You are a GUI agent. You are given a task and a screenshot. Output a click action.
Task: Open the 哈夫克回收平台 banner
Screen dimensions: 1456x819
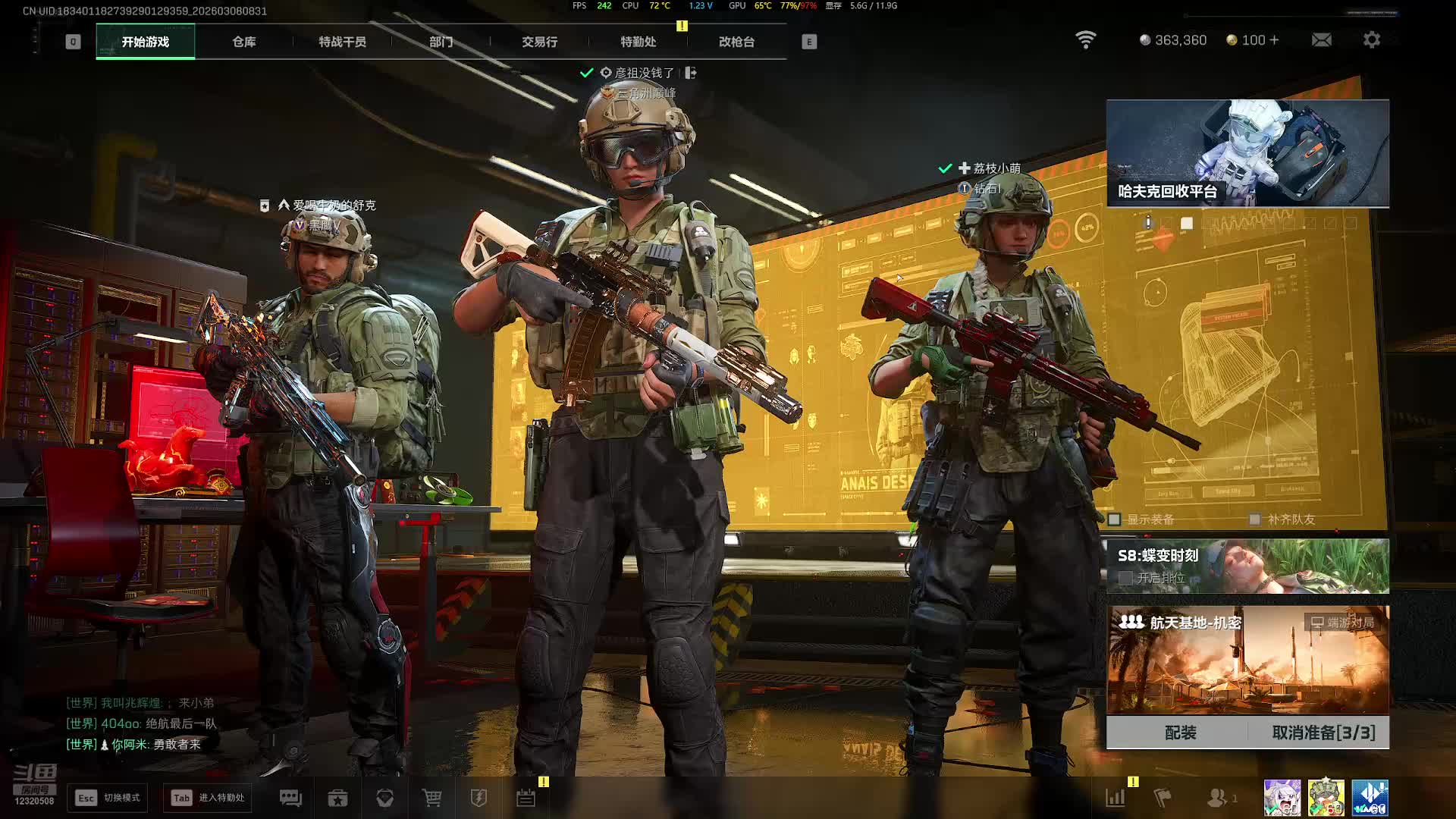point(1247,153)
